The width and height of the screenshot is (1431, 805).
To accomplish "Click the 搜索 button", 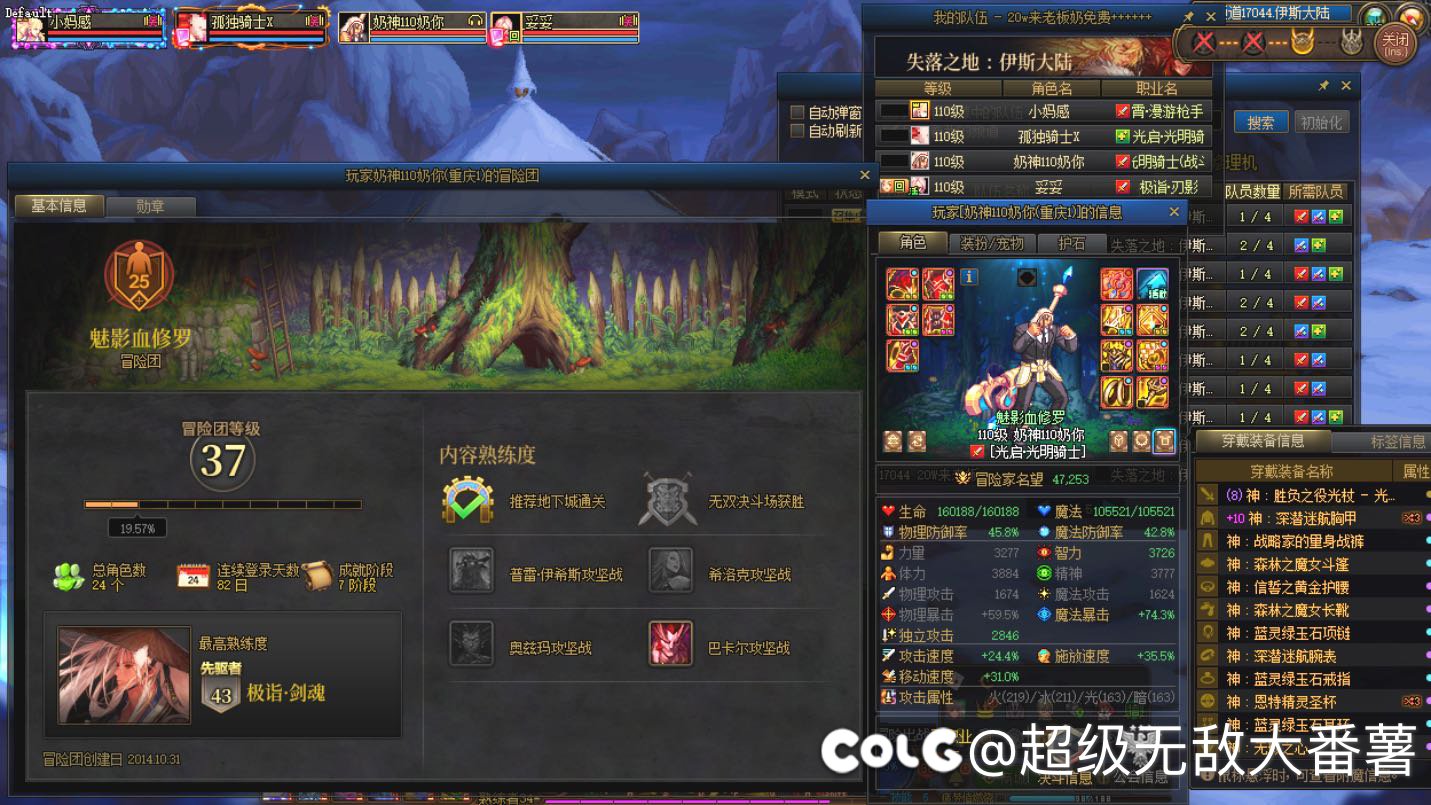I will 1261,122.
